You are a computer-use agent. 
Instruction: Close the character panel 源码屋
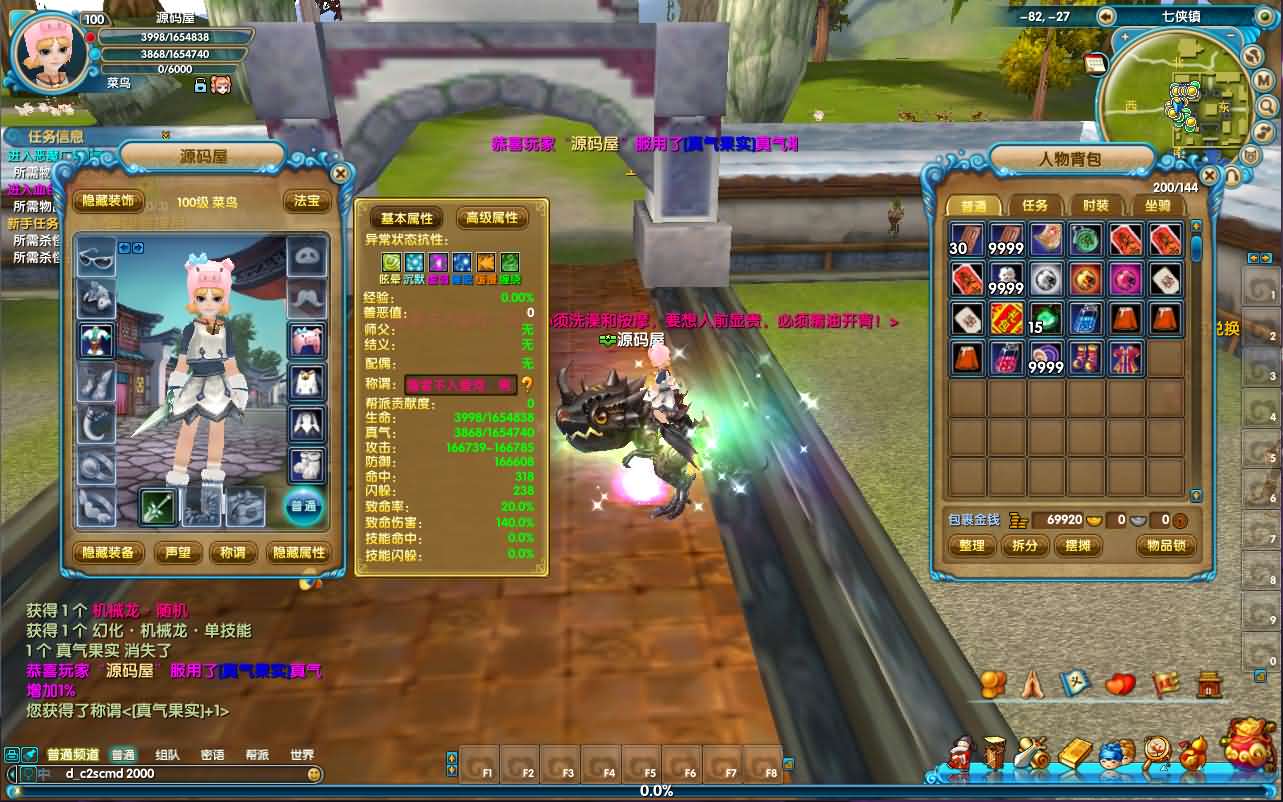[340, 173]
